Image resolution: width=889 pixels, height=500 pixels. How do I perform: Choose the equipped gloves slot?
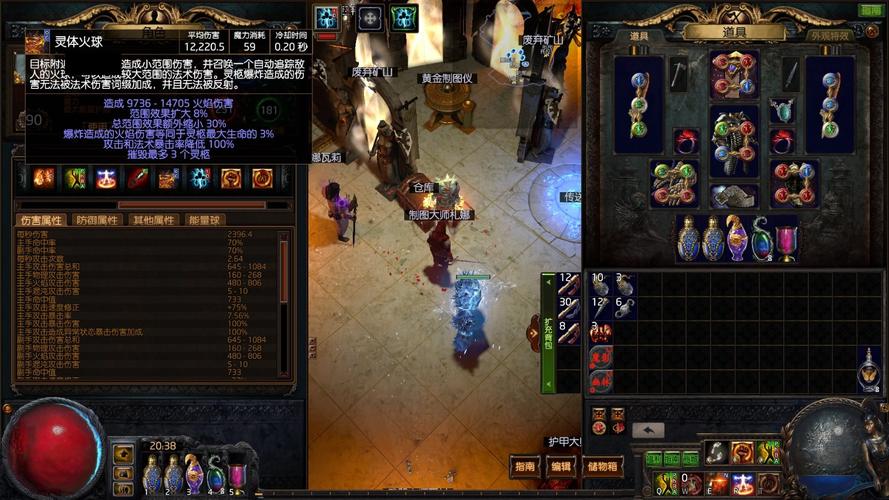(671, 183)
